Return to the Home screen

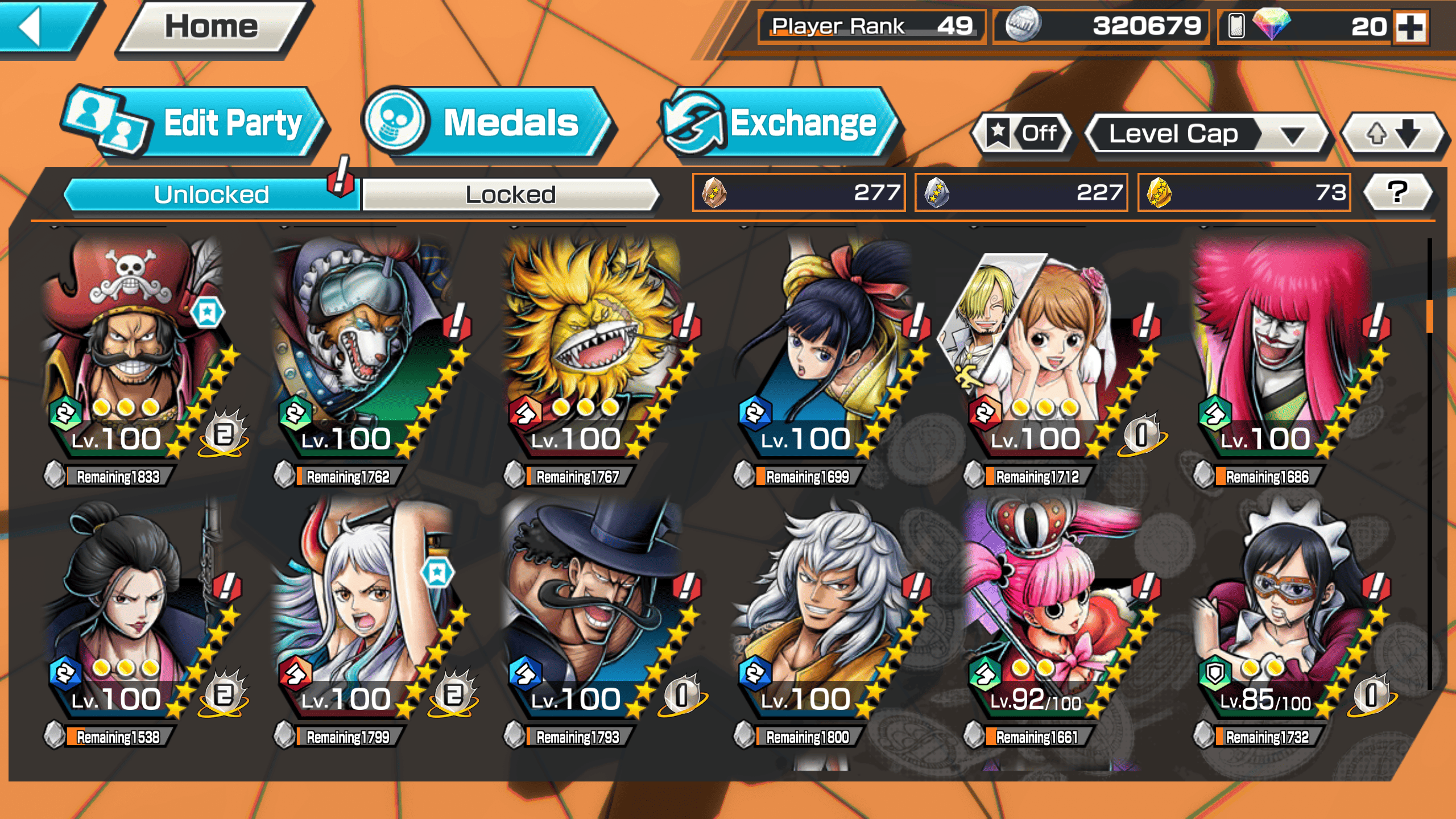212,26
